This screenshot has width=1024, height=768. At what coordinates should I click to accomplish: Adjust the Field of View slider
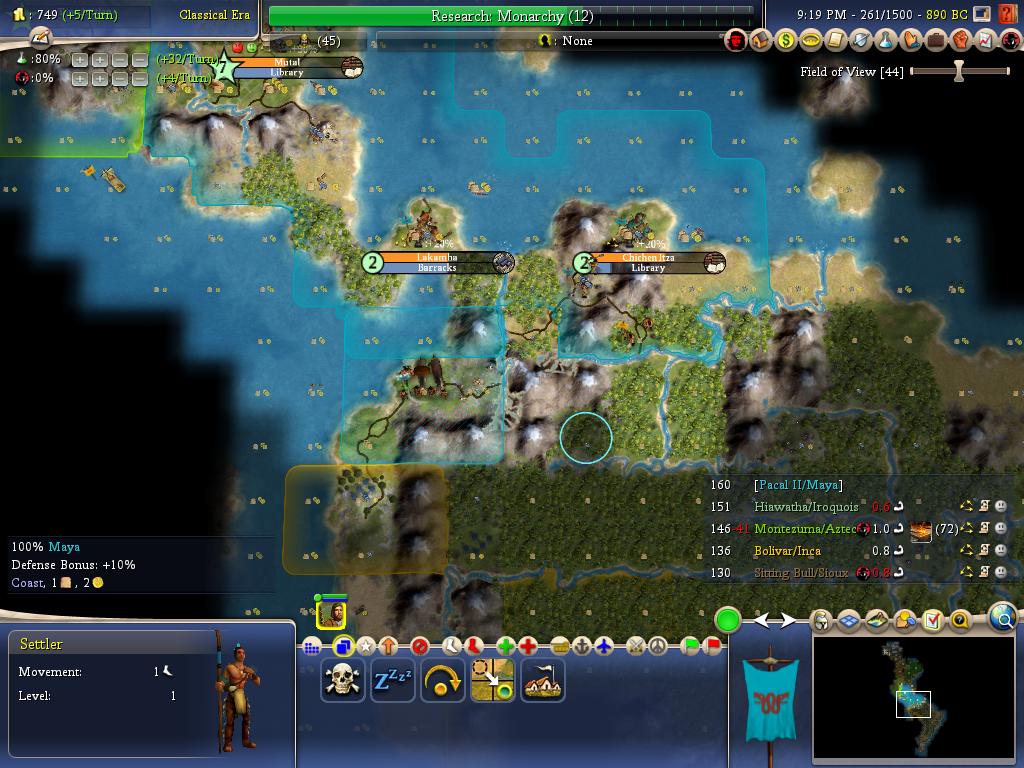[958, 72]
